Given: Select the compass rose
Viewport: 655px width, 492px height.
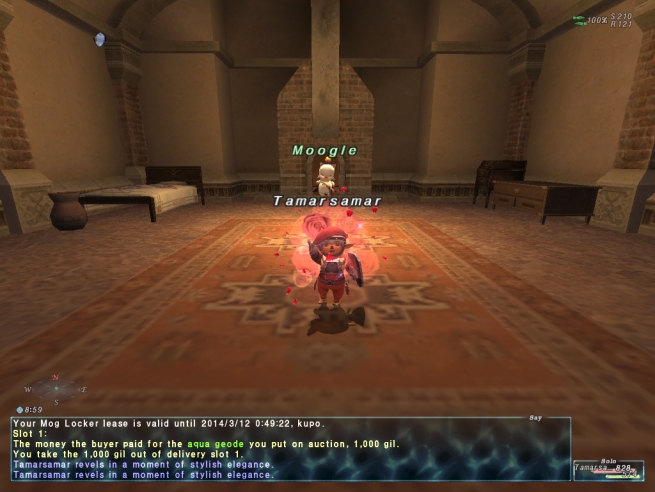Looking at the screenshot, I should point(55,389).
